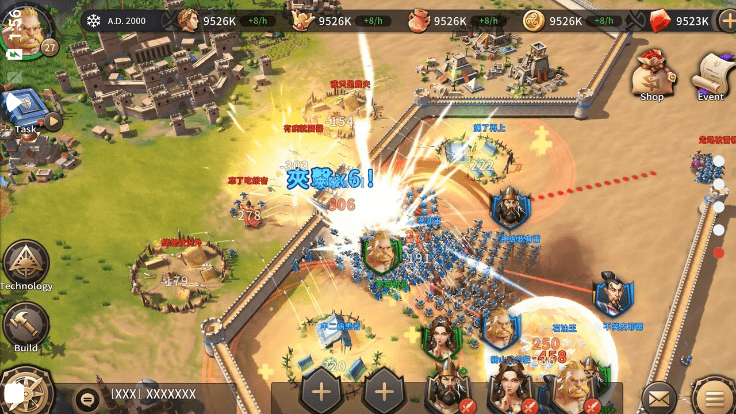Open the chat channel bubble icon
Viewport: 736px width, 414px height.
88,397
